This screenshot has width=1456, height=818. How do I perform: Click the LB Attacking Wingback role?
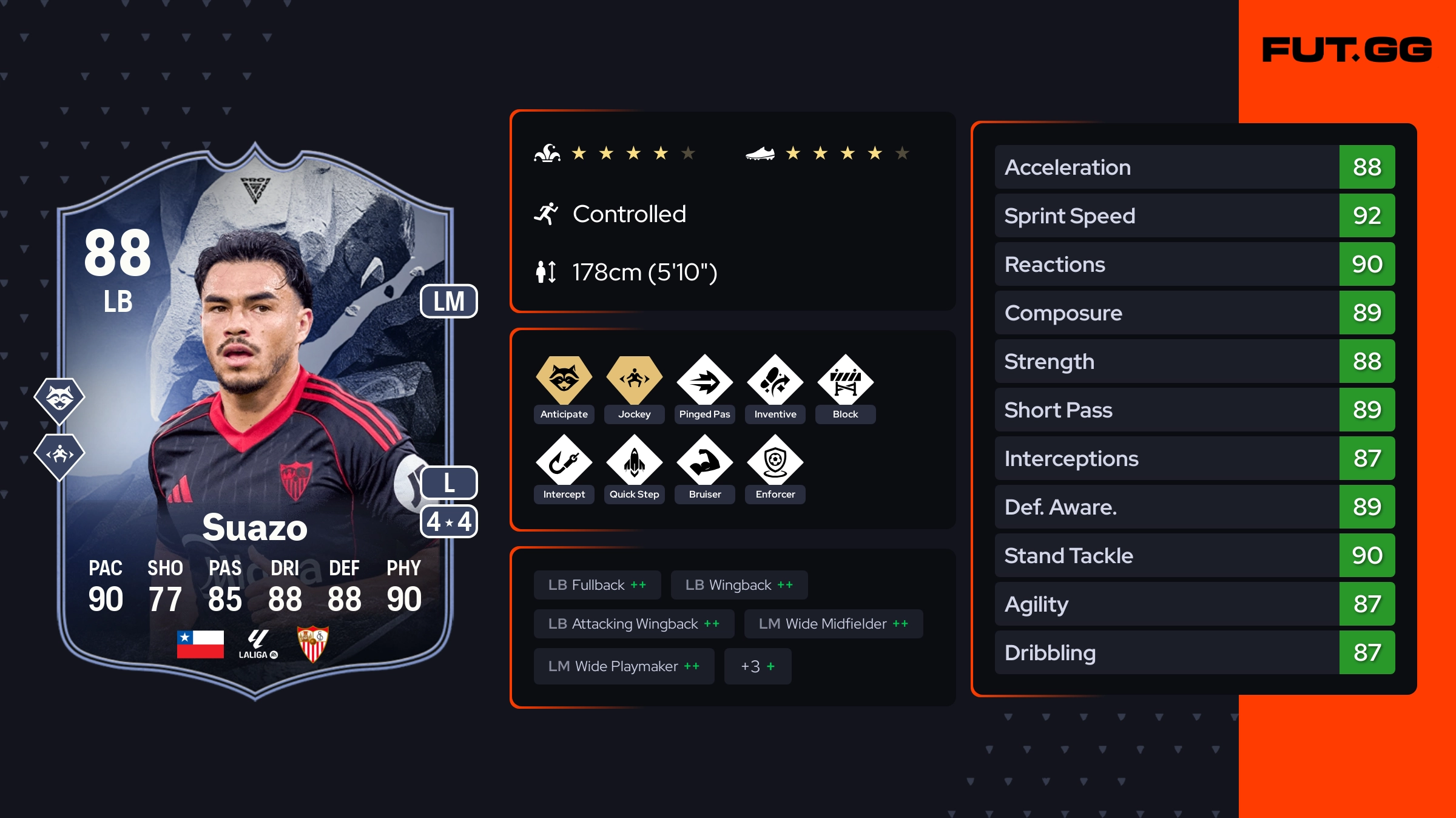click(633, 624)
